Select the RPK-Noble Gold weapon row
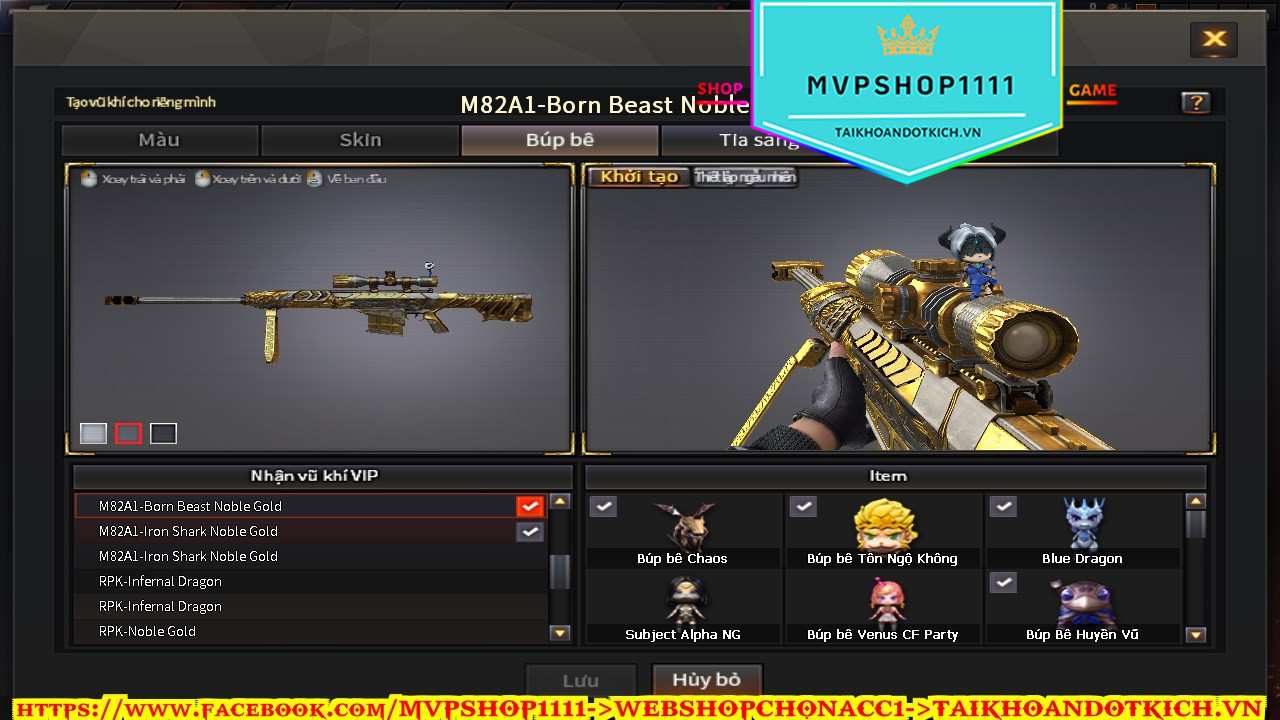Viewport: 1280px width, 720px height. click(x=300, y=631)
